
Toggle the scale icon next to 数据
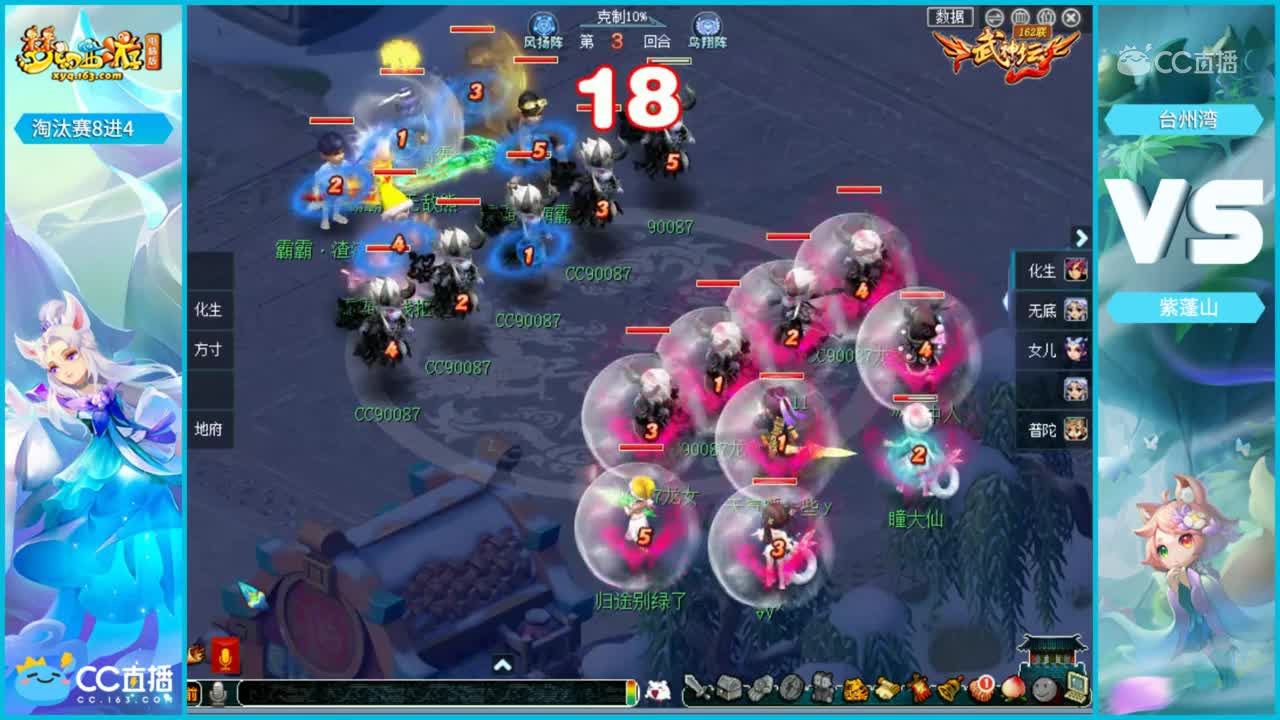pyautogui.click(x=994, y=18)
